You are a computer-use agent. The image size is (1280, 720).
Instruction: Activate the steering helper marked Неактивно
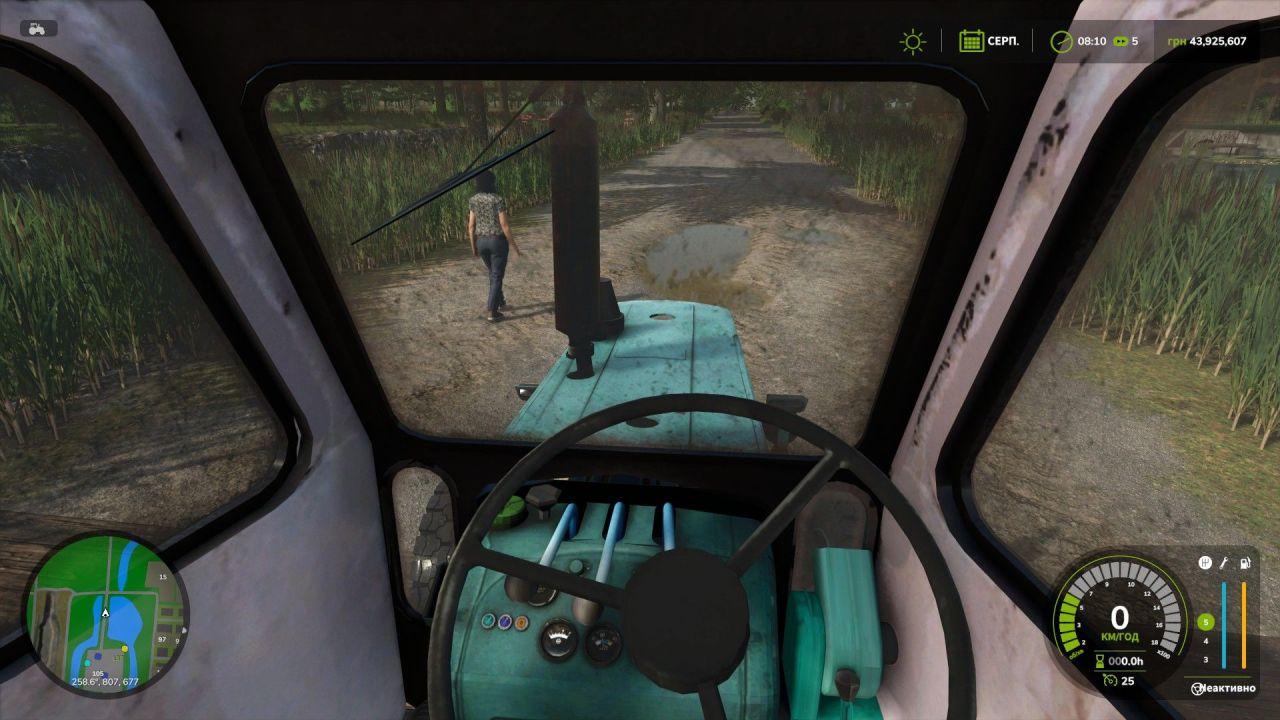(x=1197, y=688)
